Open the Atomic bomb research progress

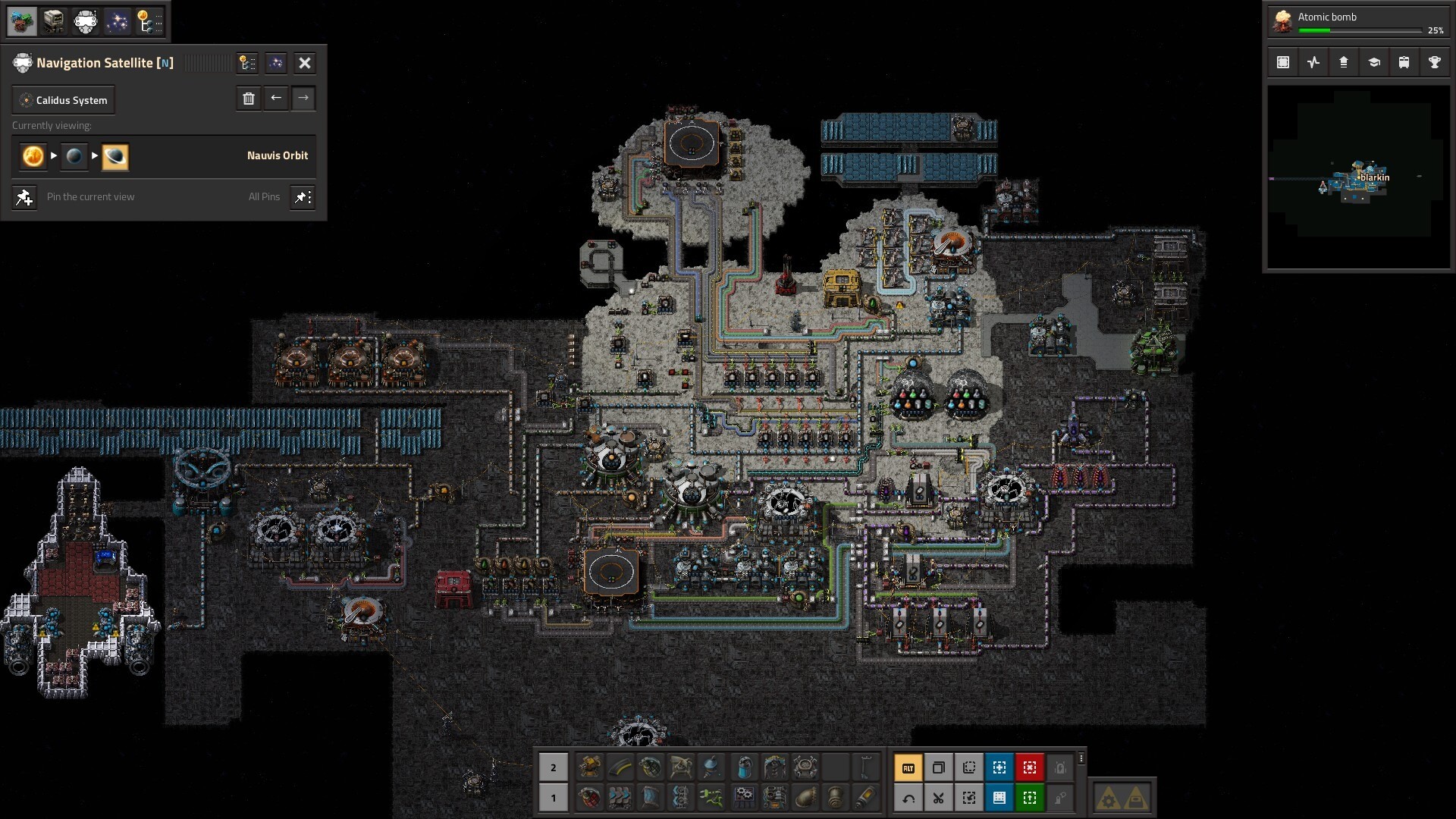coord(1357,21)
